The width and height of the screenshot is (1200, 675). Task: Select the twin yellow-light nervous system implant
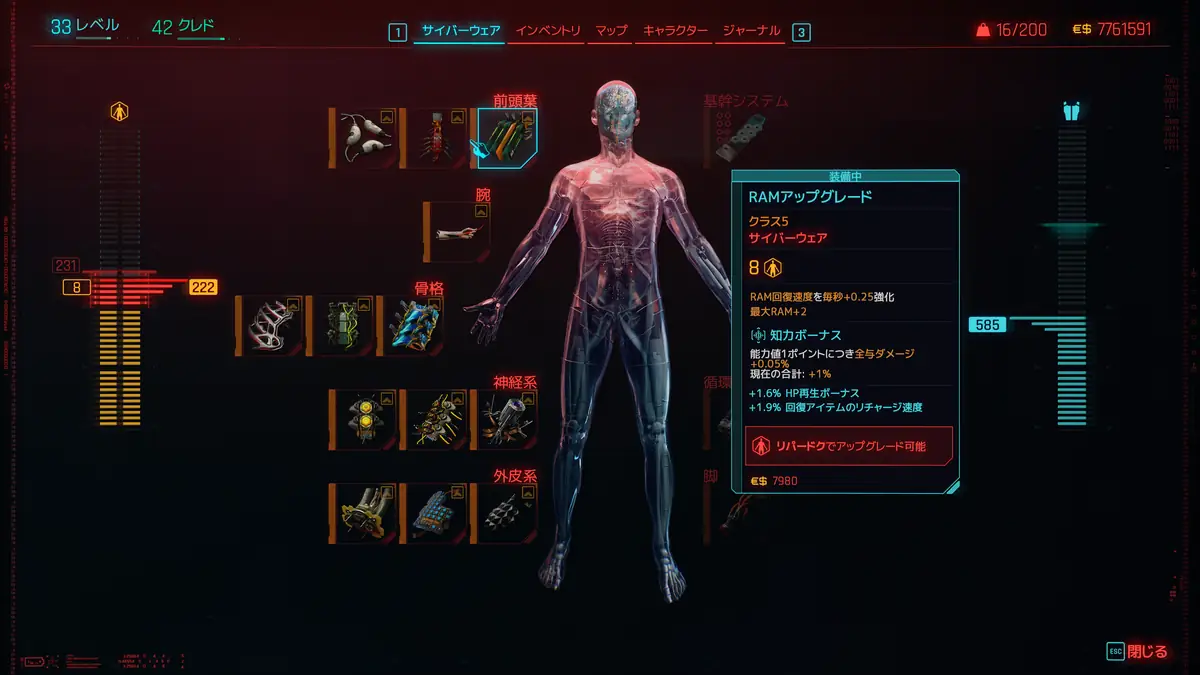[x=363, y=419]
